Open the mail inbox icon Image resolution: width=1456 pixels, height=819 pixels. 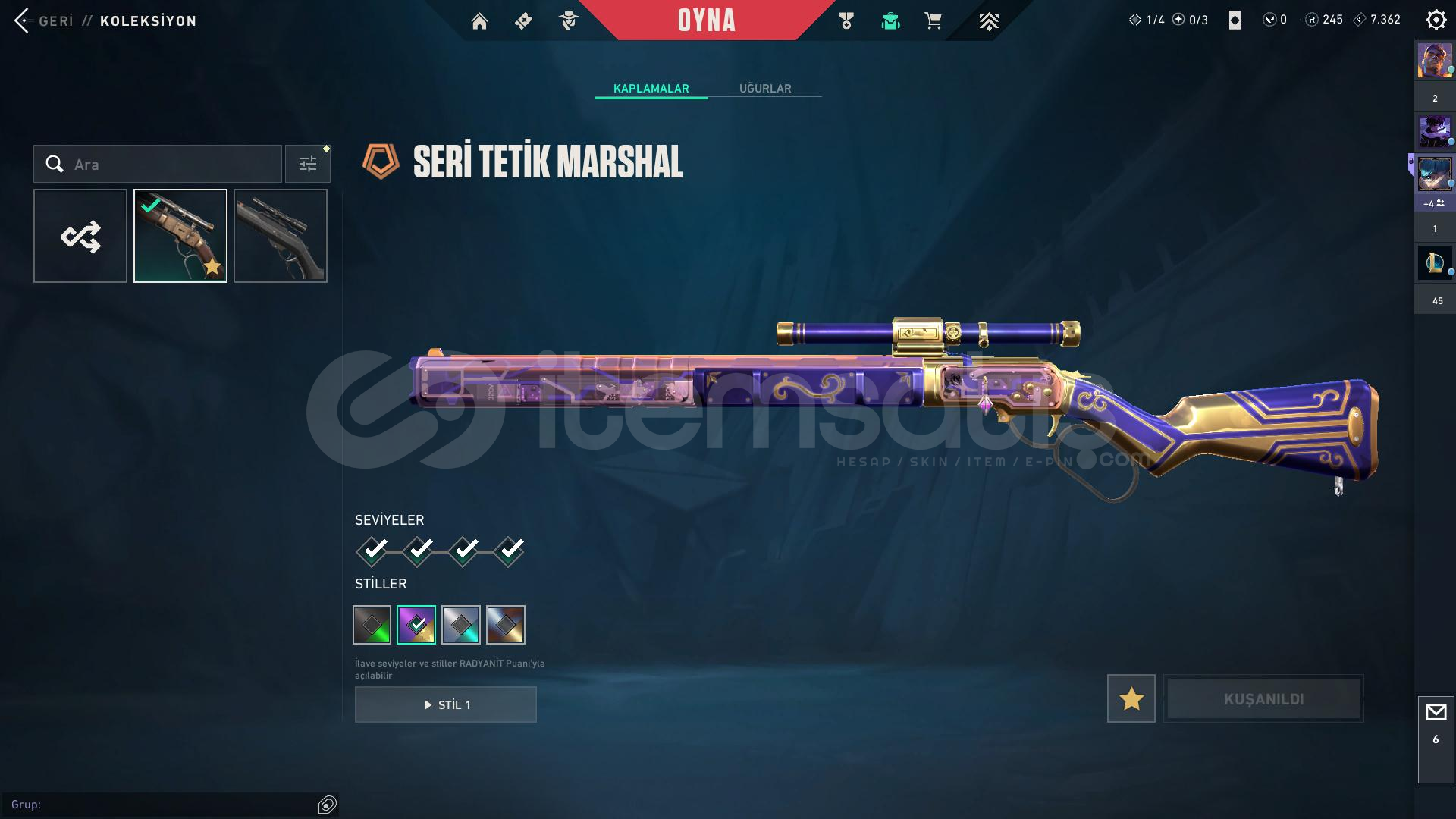(1436, 713)
